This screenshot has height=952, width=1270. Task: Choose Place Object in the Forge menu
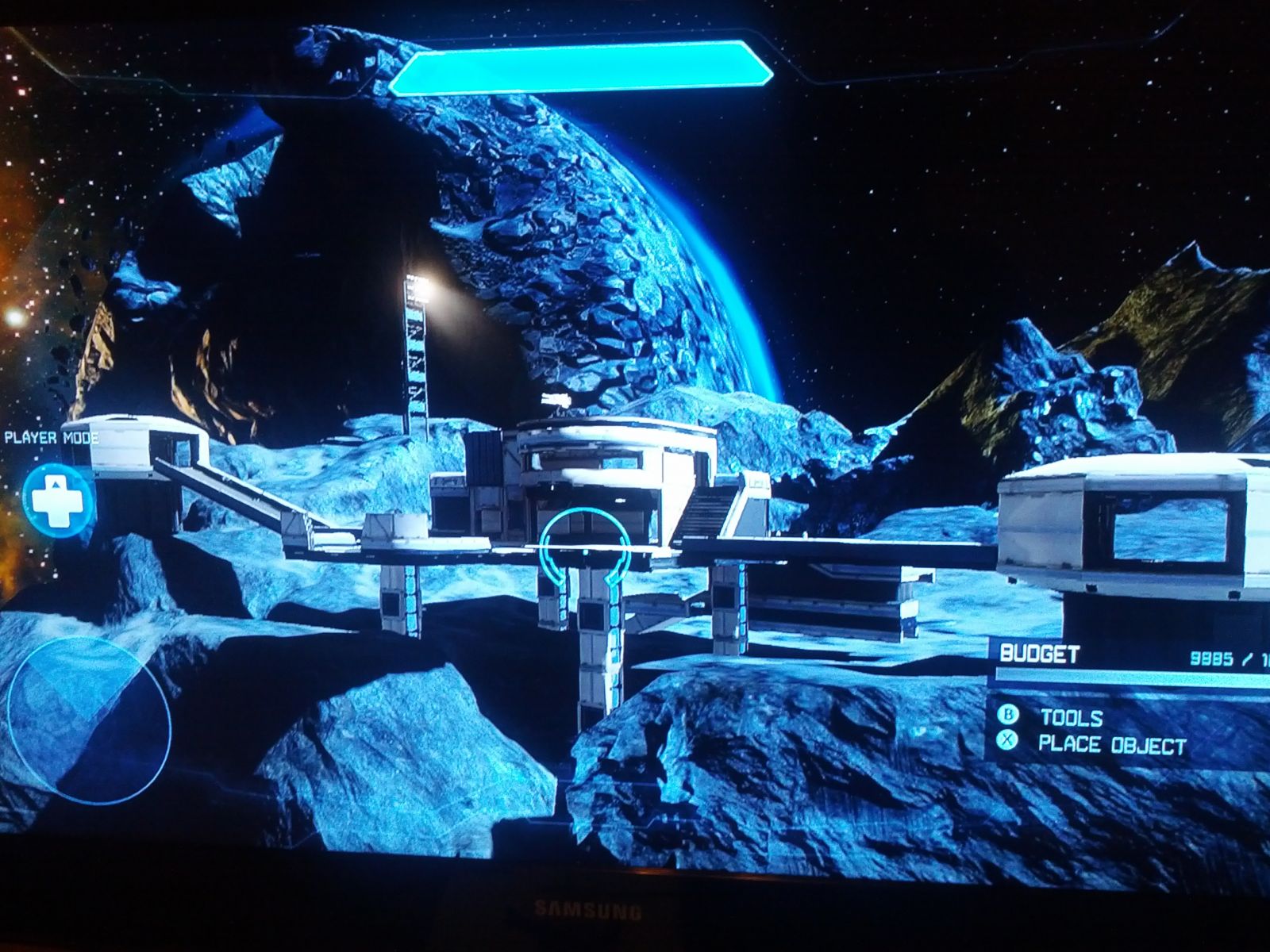[1110, 745]
